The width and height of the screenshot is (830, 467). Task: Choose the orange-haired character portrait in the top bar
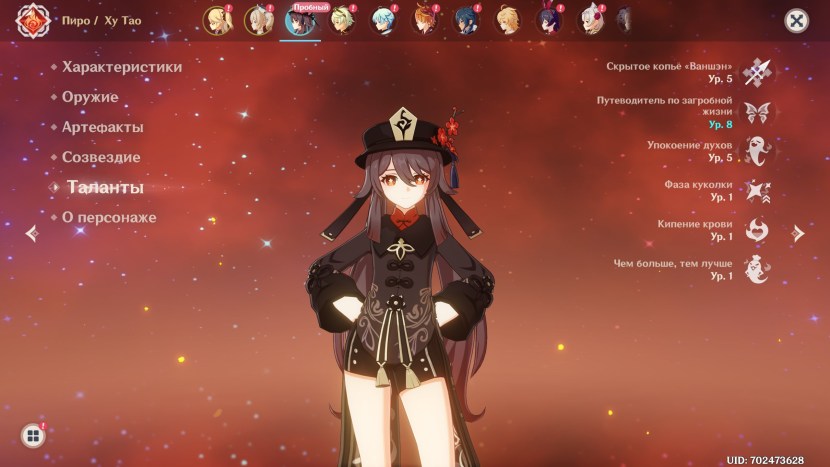(x=424, y=20)
